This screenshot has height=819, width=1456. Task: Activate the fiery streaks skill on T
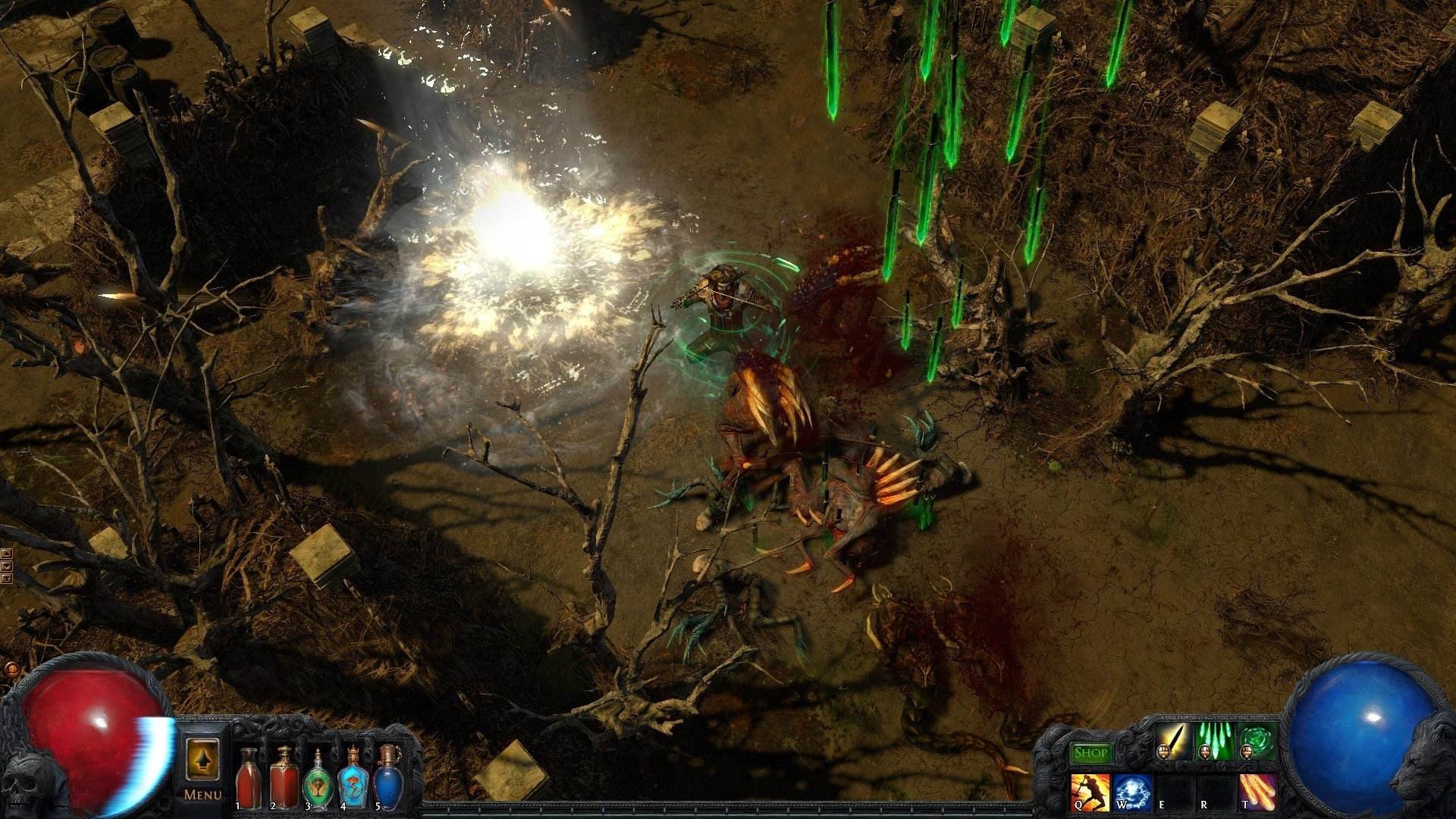point(1257,792)
